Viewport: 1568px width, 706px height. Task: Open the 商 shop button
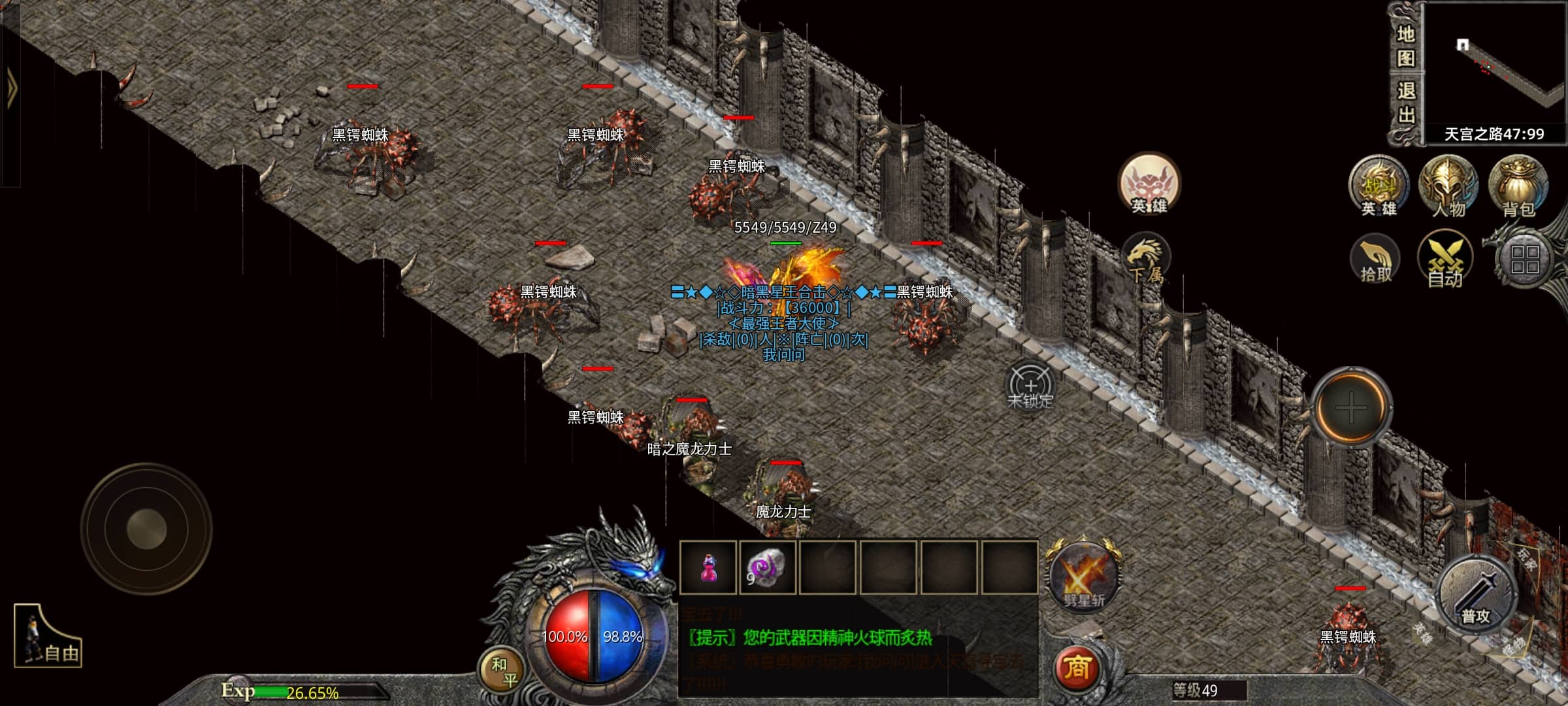click(x=1076, y=668)
